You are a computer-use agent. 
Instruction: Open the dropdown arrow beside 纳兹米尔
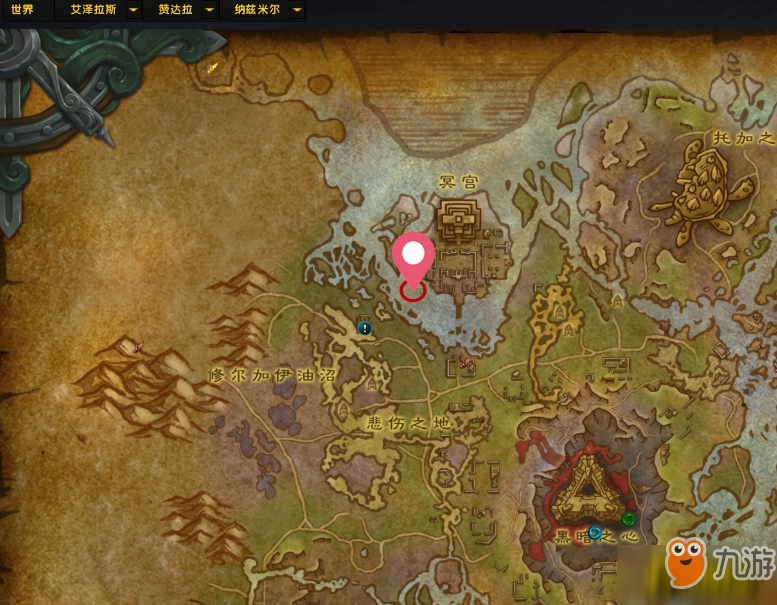tap(297, 10)
